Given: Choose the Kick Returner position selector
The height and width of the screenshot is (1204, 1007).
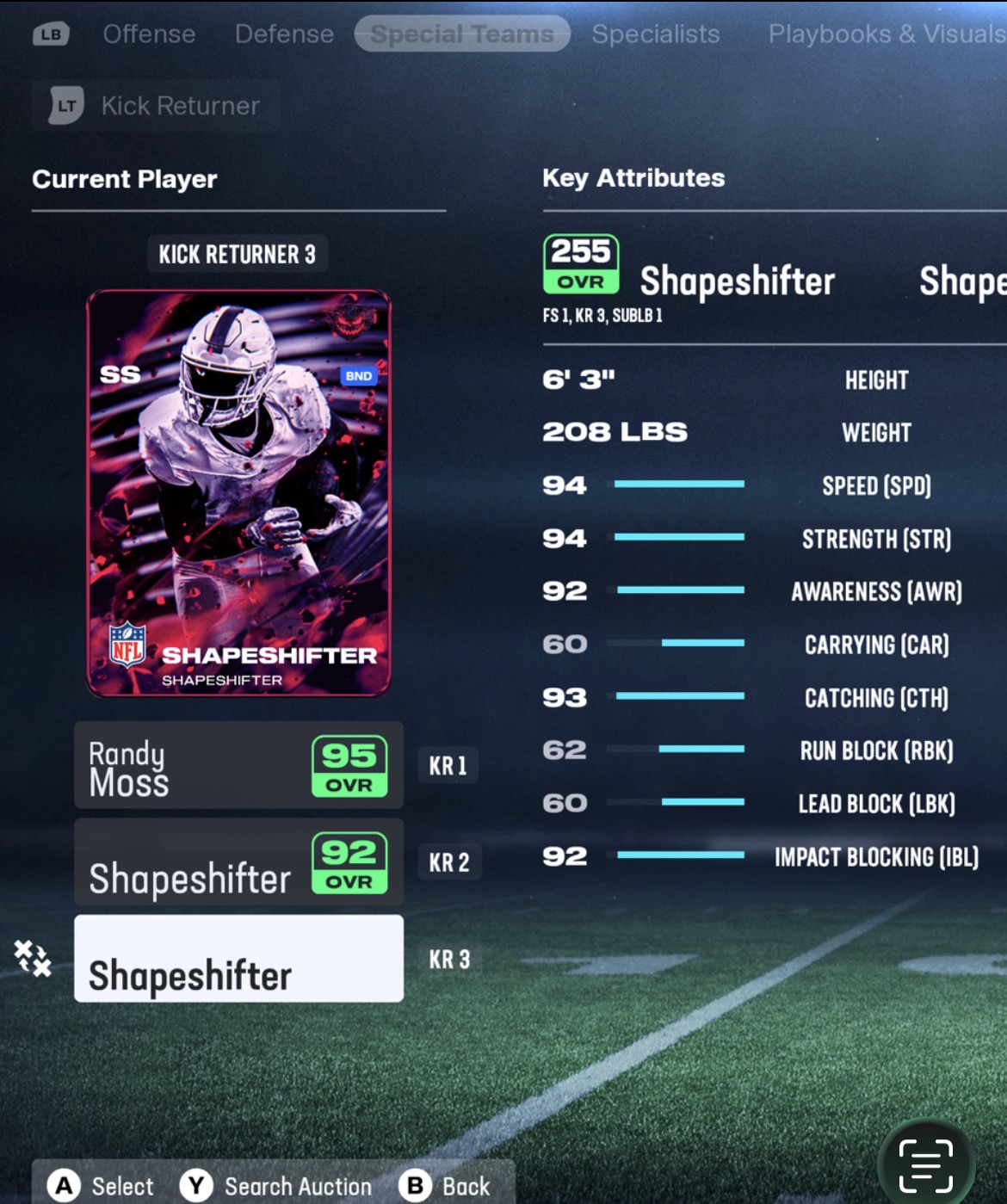Looking at the screenshot, I should tap(157, 106).
